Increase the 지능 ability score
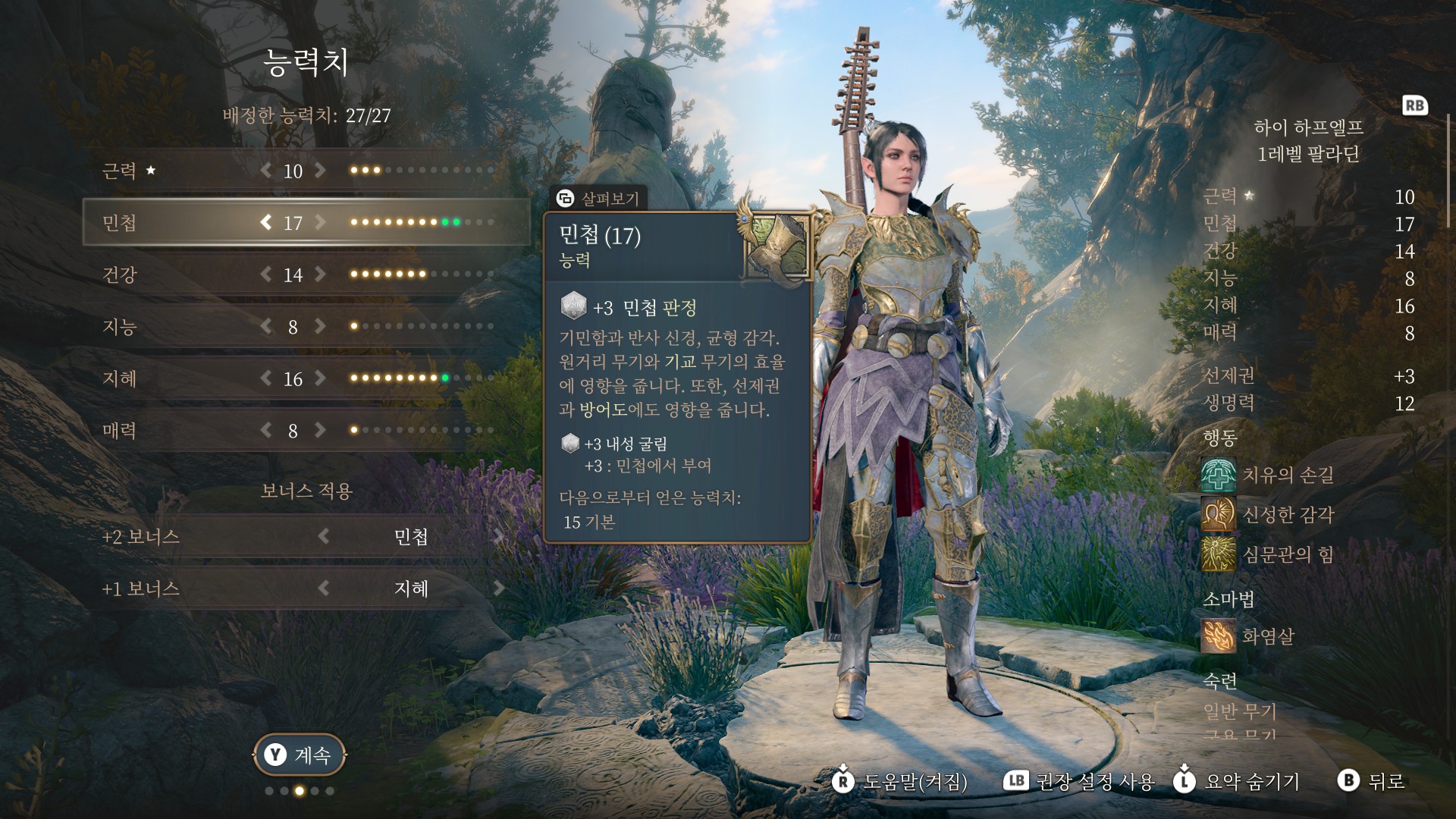This screenshot has width=1456, height=819. [x=321, y=327]
